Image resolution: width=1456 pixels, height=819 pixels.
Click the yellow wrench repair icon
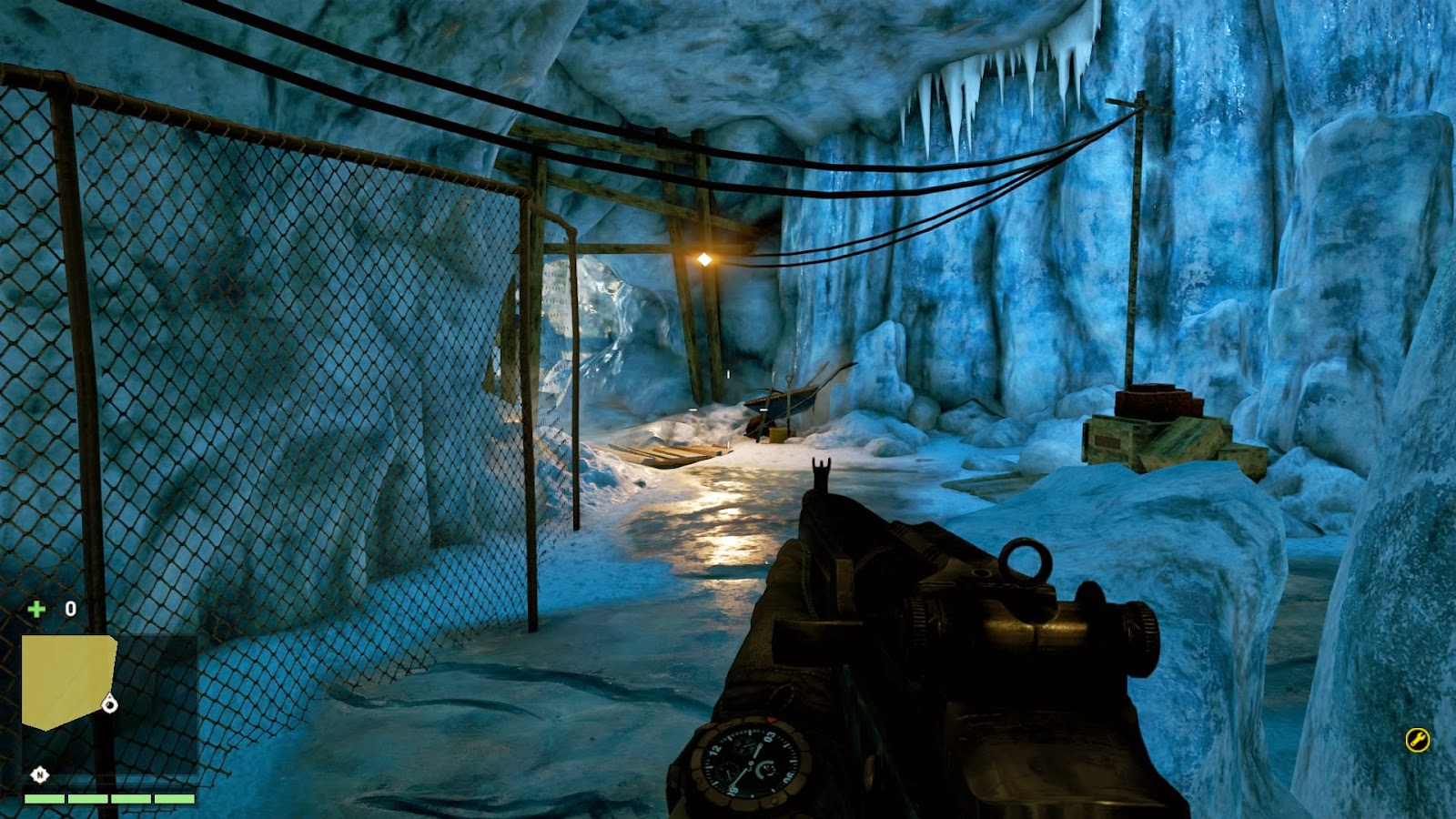point(1417,740)
